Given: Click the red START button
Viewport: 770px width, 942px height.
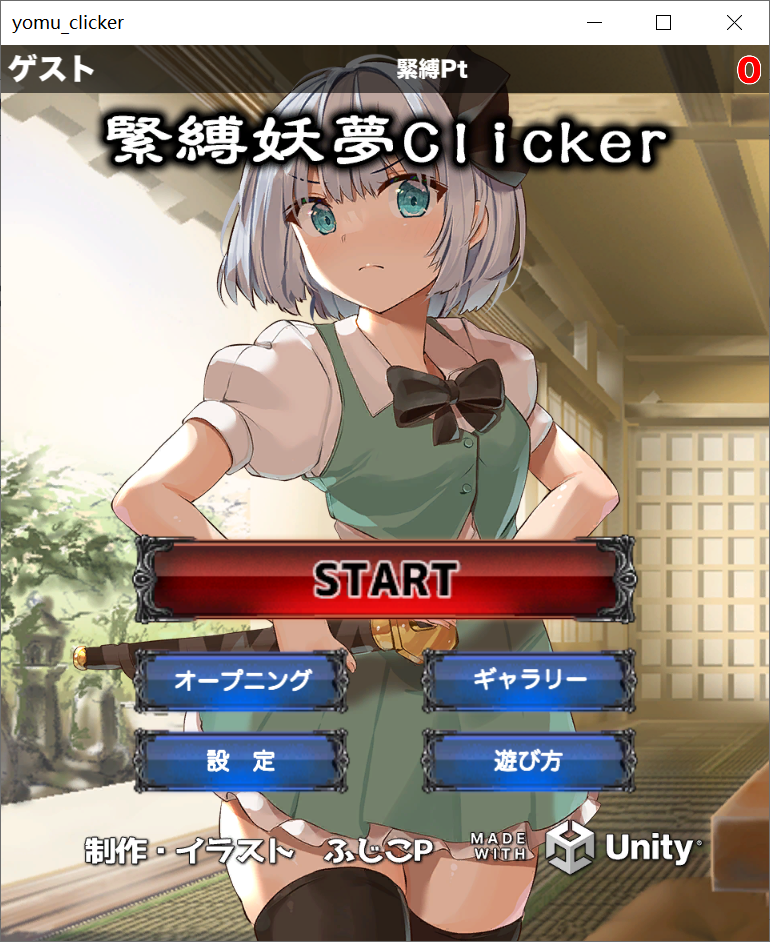Looking at the screenshot, I should pyautogui.click(x=385, y=579).
